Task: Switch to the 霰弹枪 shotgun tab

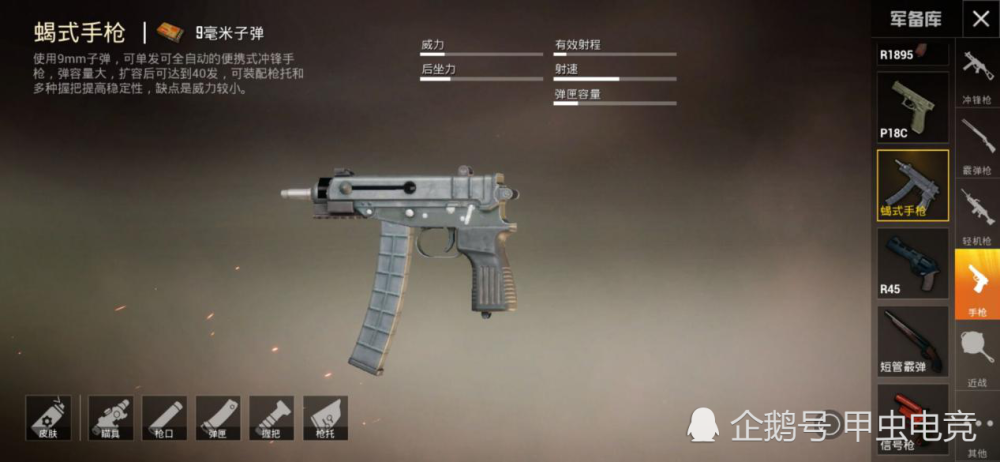Action: 977,144
